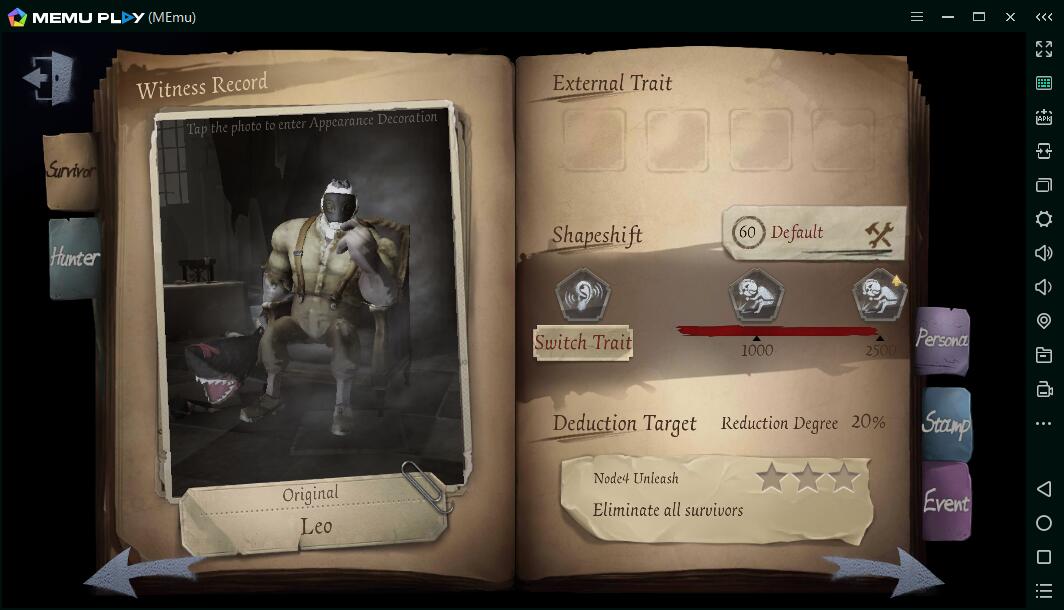Select the listening ear trait icon
This screenshot has width=1064, height=610.
583,296
